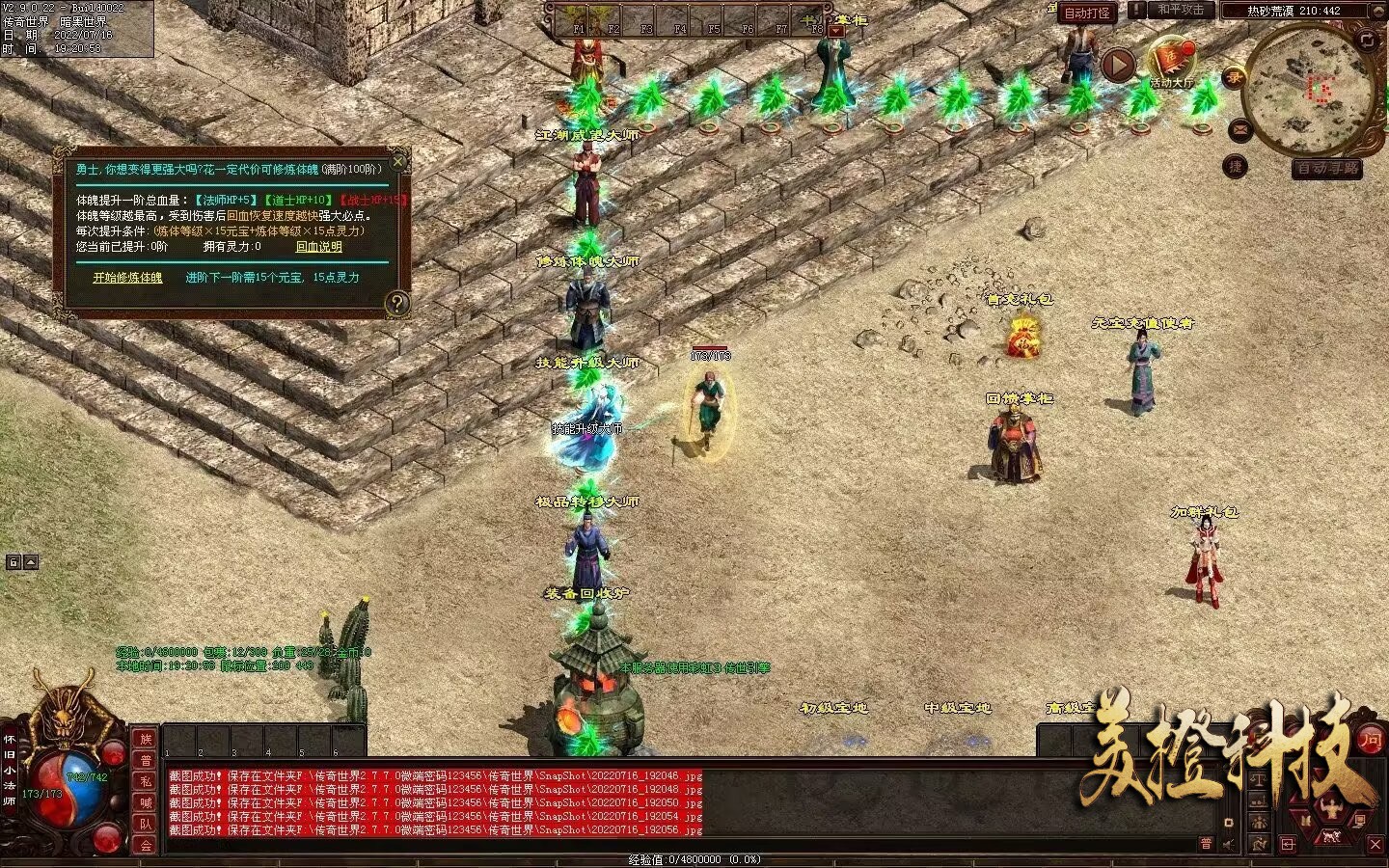Viewport: 1389px width, 868px height.
Task: Close the body cultivation dialog
Action: coord(398,162)
